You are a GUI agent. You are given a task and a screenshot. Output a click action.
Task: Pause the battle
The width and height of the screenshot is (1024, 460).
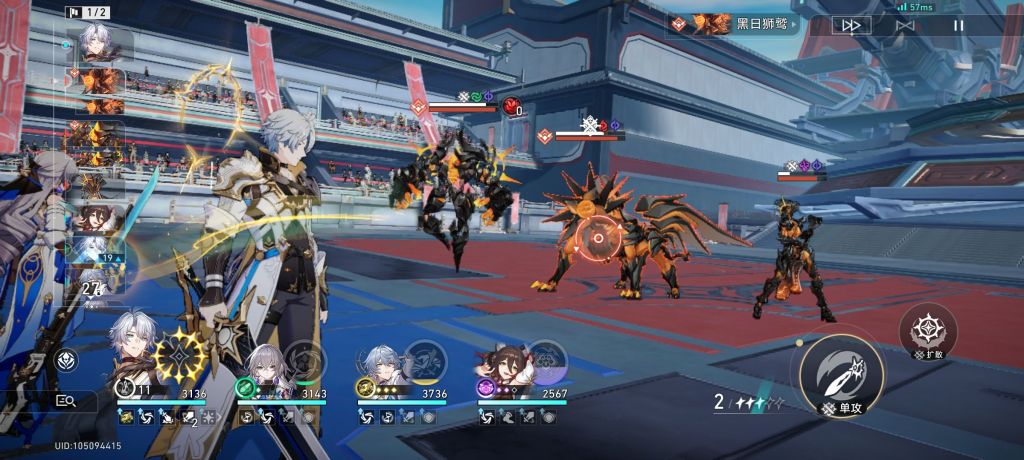958,25
